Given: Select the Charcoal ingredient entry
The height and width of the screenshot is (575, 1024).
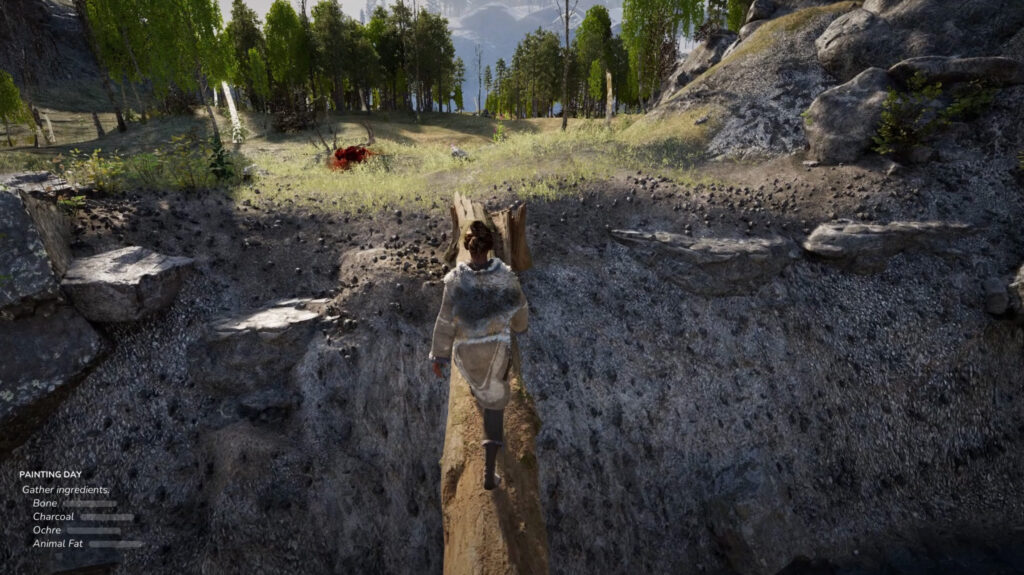Looking at the screenshot, I should tap(53, 517).
